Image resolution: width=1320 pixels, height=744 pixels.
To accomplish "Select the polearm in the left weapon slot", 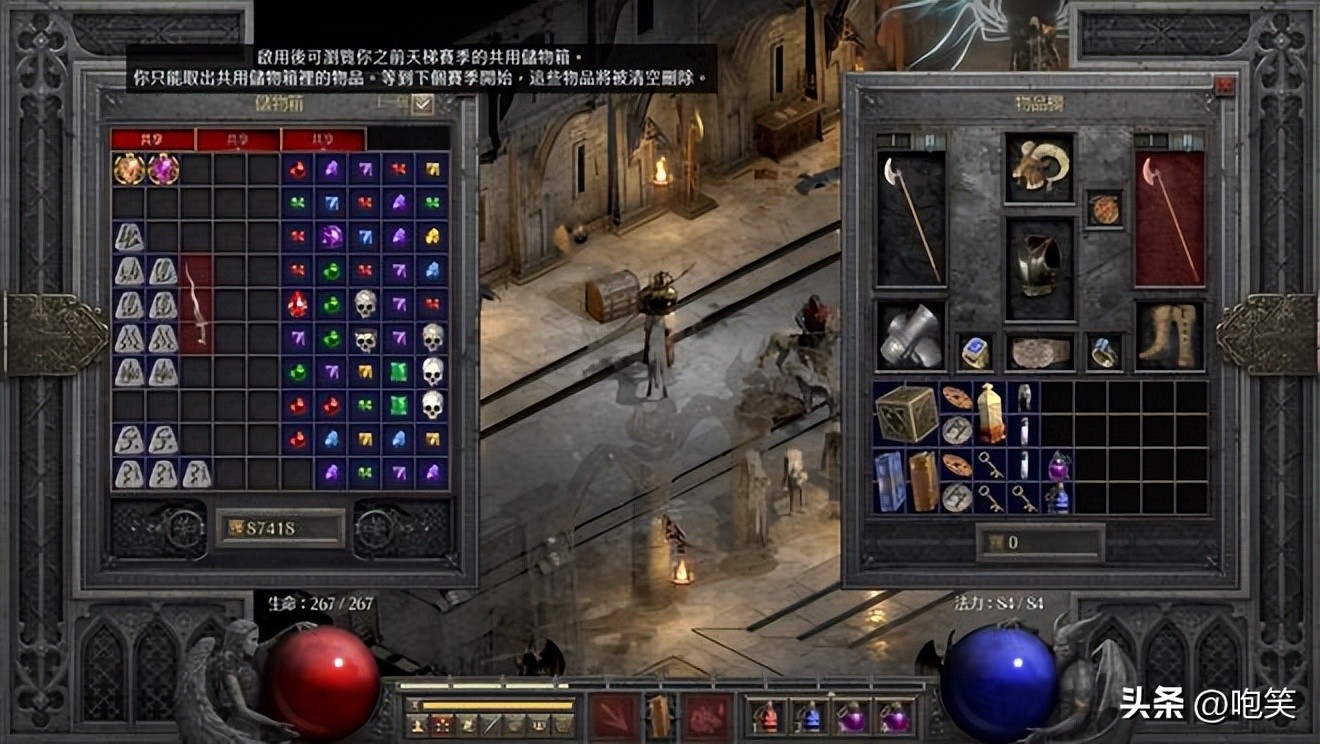I will click(x=910, y=219).
